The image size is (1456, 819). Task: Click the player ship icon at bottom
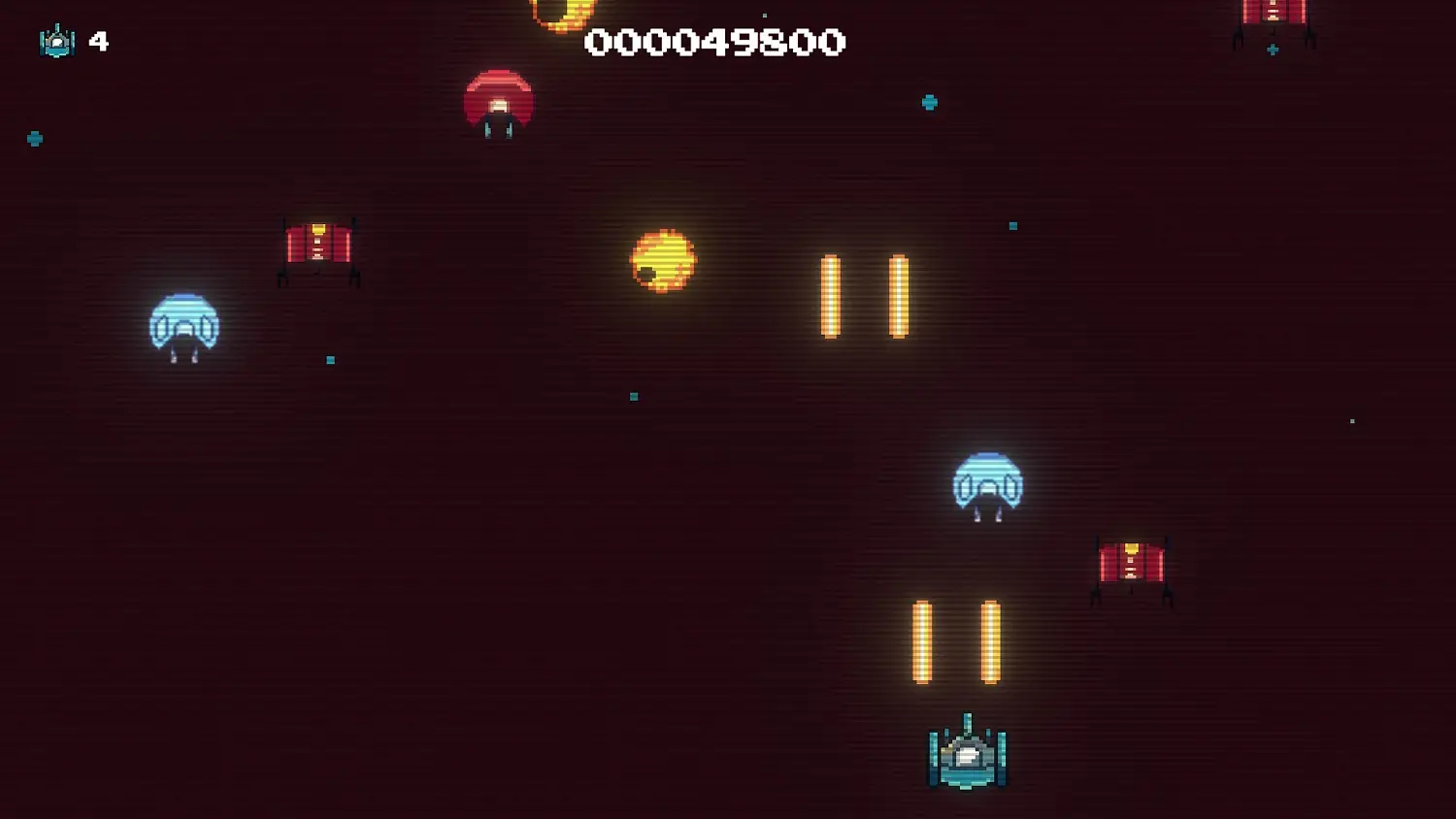(967, 757)
